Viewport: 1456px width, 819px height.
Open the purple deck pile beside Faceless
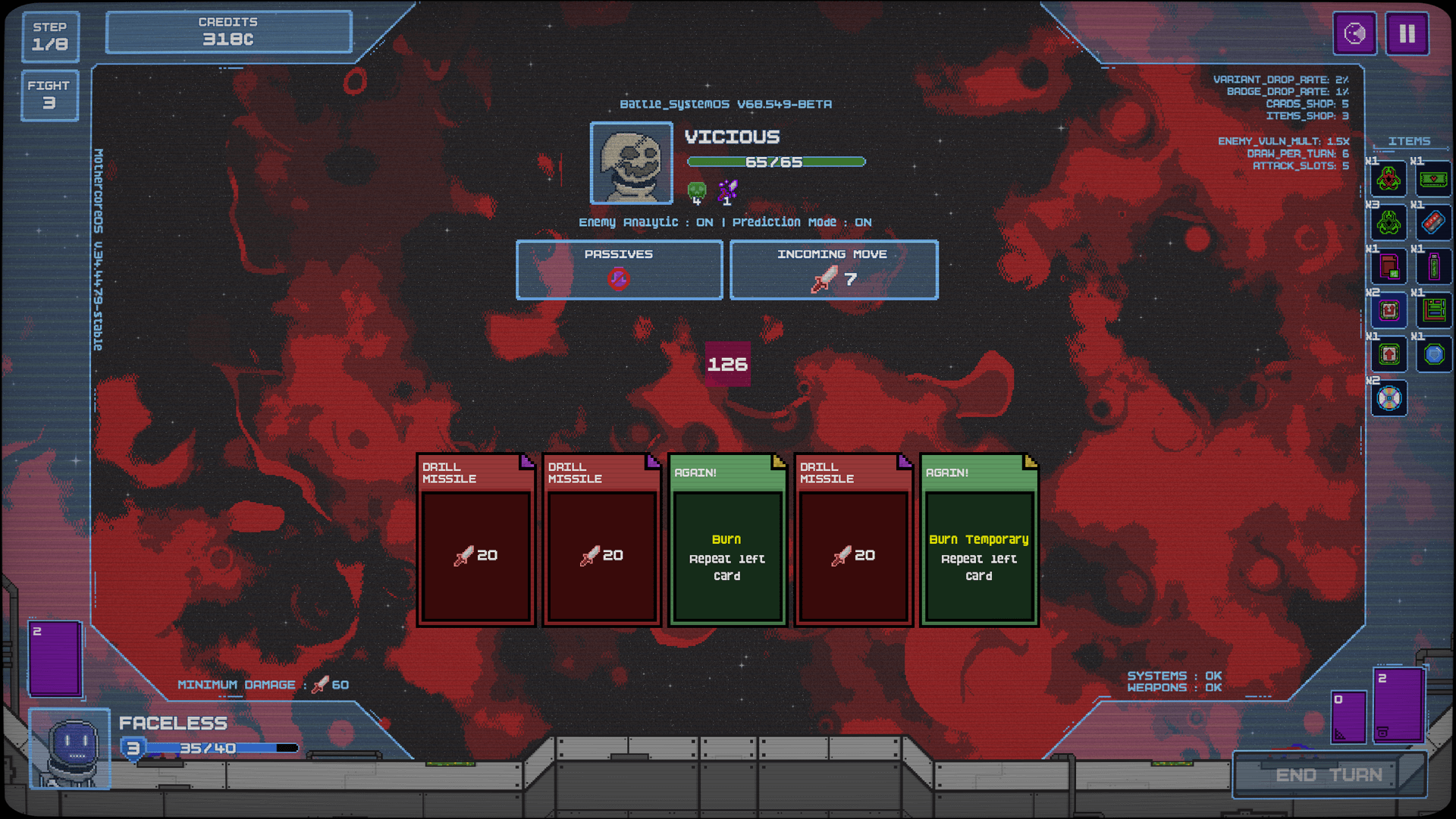click(x=55, y=657)
